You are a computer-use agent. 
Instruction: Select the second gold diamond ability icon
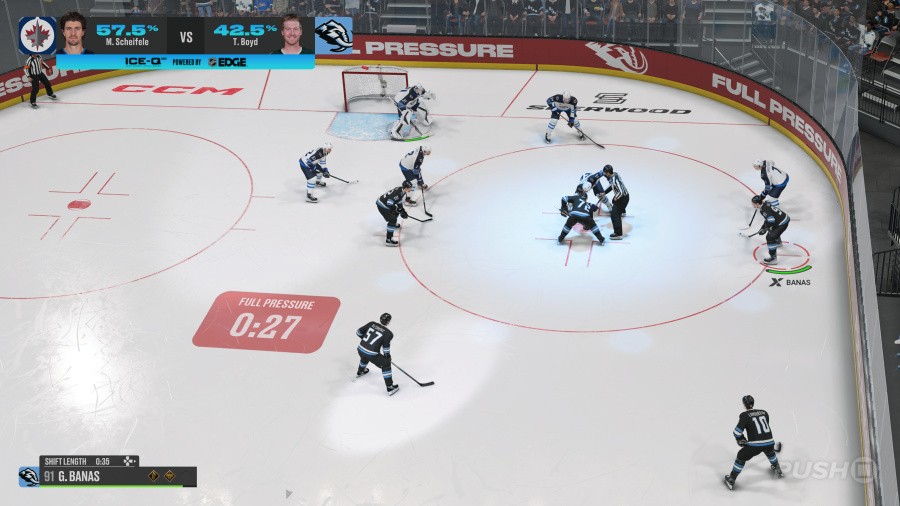coord(170,476)
